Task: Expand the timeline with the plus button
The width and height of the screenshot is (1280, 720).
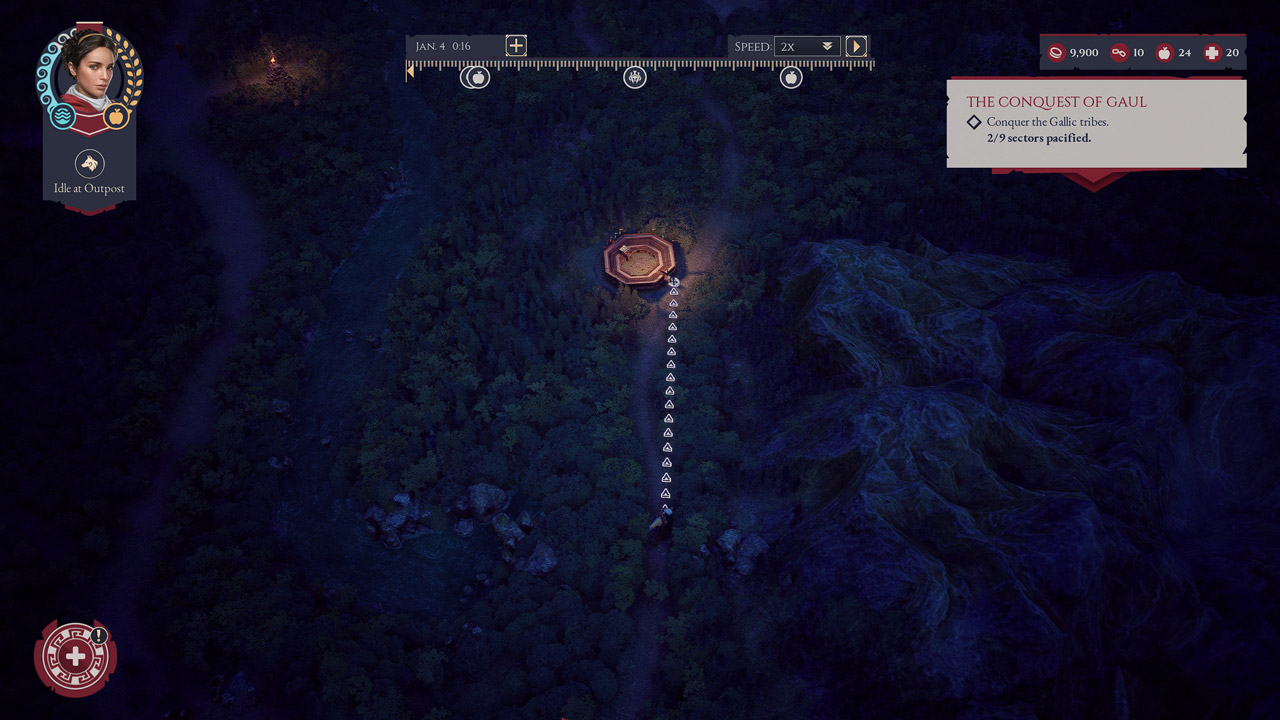Action: [x=515, y=45]
